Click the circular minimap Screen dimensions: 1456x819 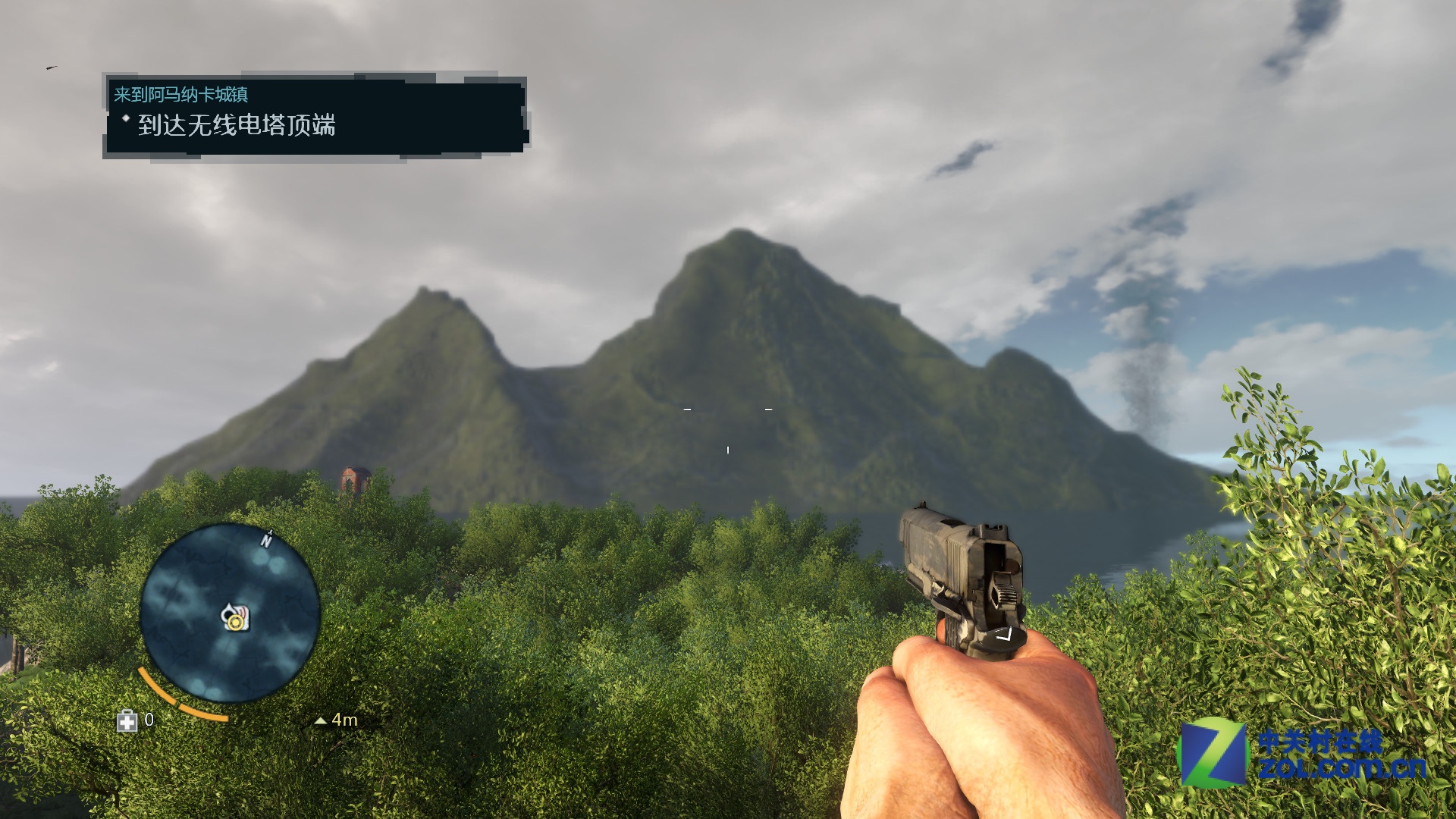[x=230, y=611]
